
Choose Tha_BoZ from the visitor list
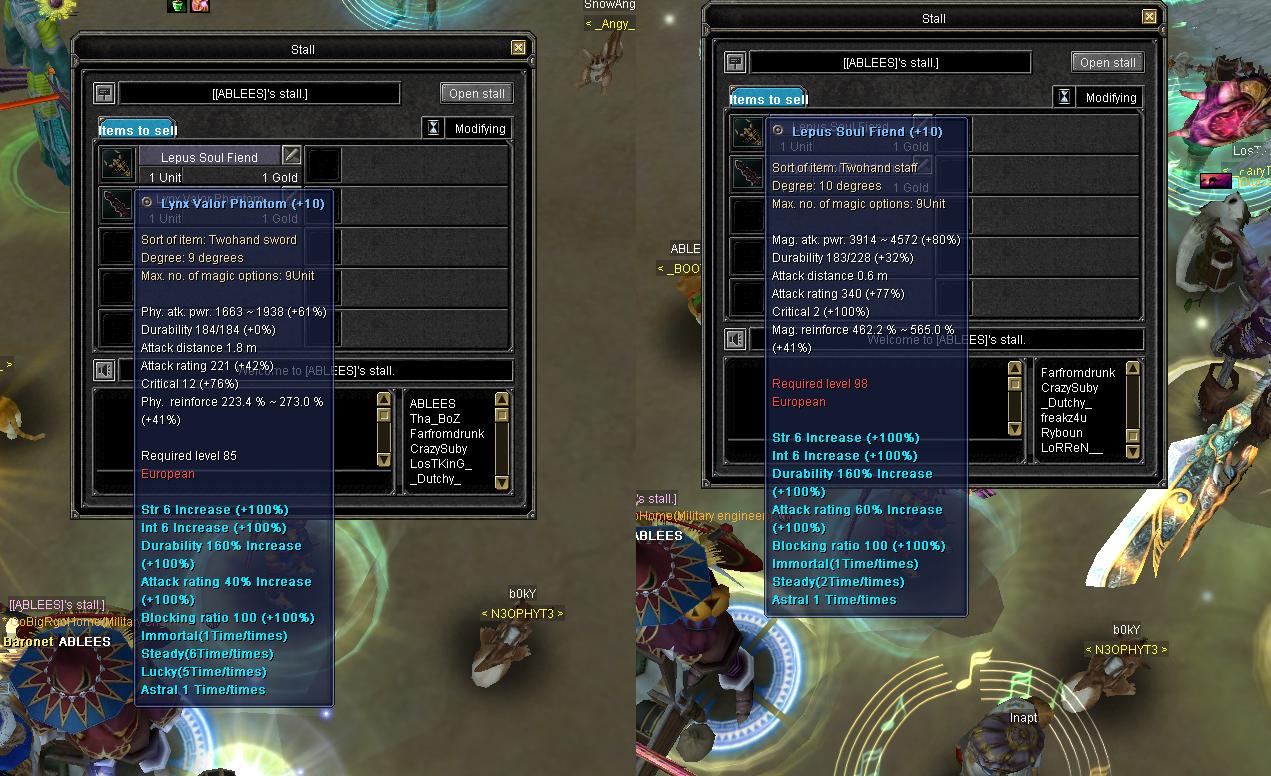(x=435, y=419)
